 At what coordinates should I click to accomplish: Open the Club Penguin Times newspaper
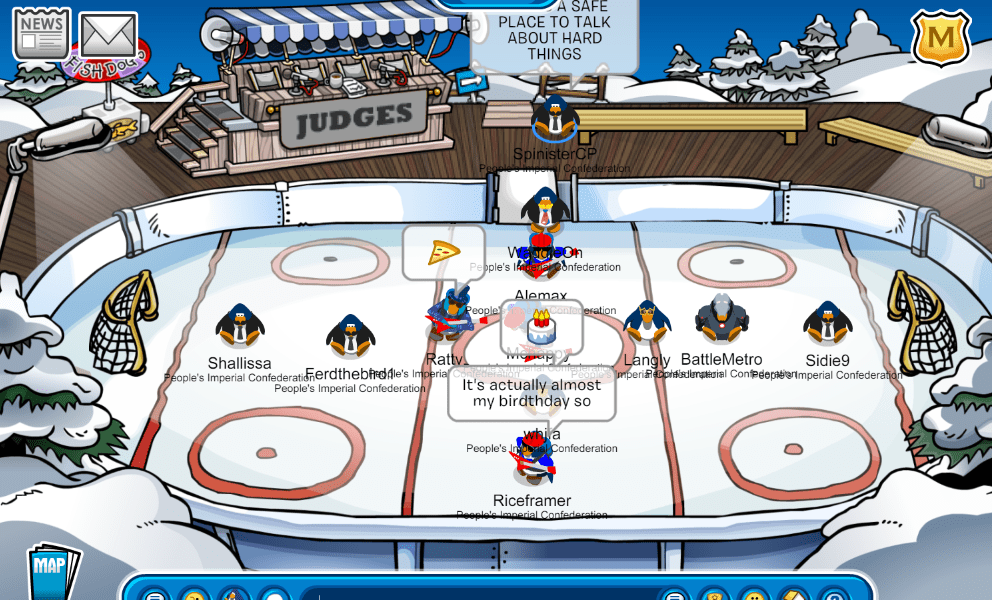(41, 34)
